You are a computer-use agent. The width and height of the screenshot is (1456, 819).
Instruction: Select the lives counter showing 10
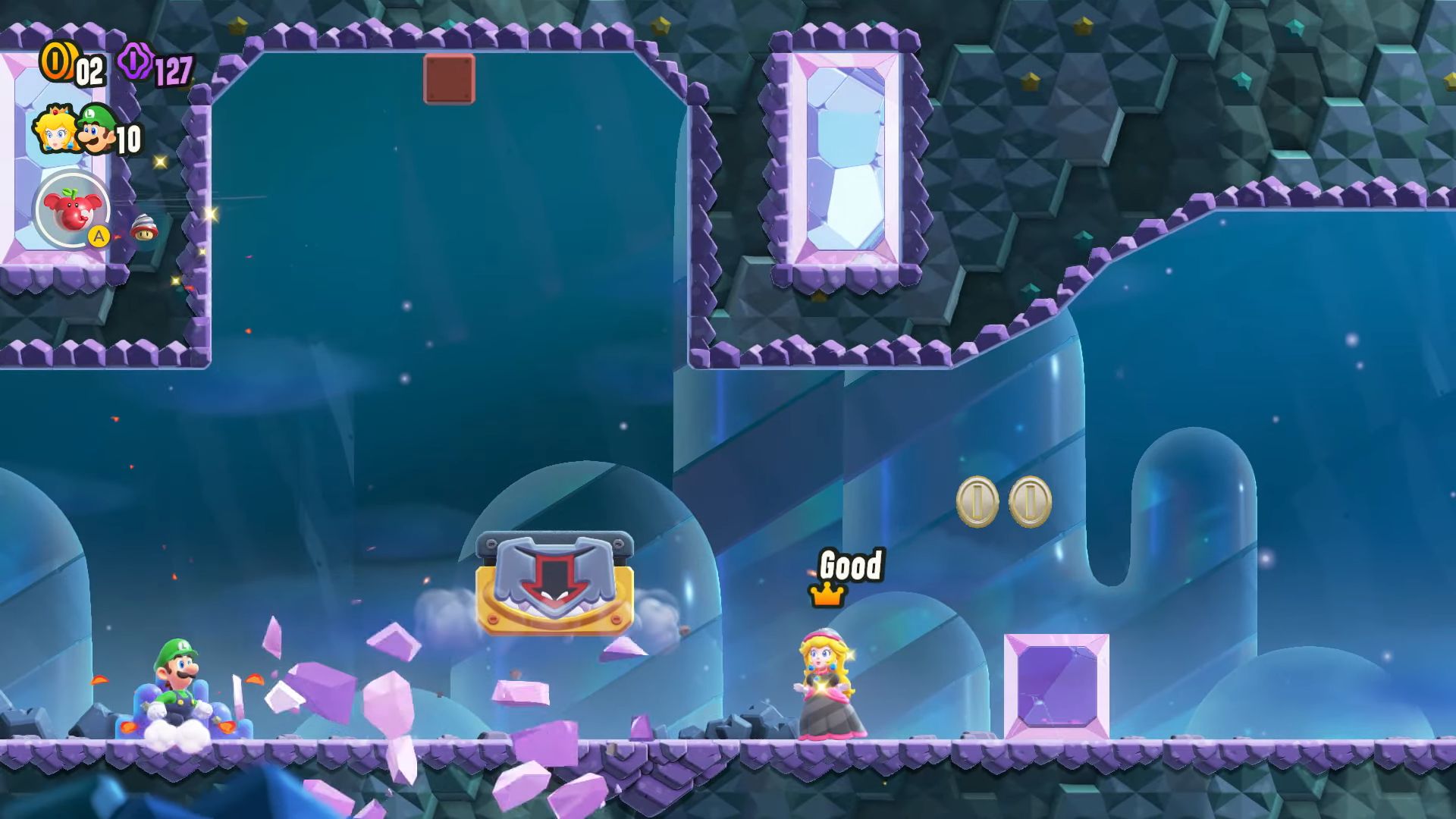[130, 139]
